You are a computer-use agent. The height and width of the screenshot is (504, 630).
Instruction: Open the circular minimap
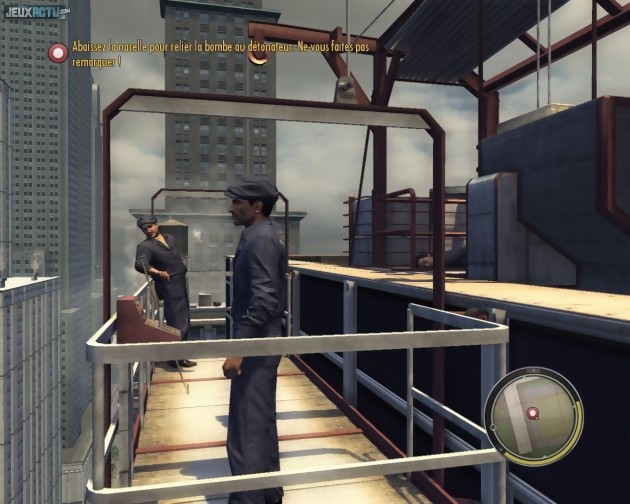(532, 415)
